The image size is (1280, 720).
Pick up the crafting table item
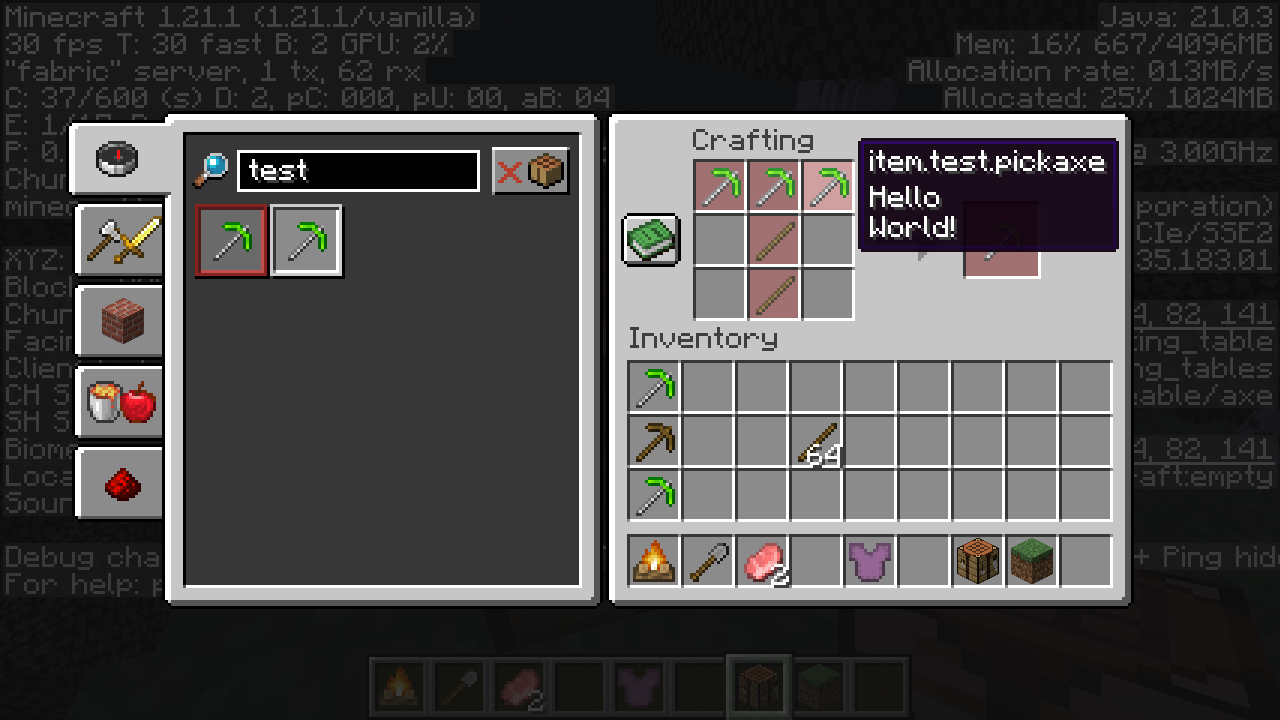pyautogui.click(x=978, y=561)
